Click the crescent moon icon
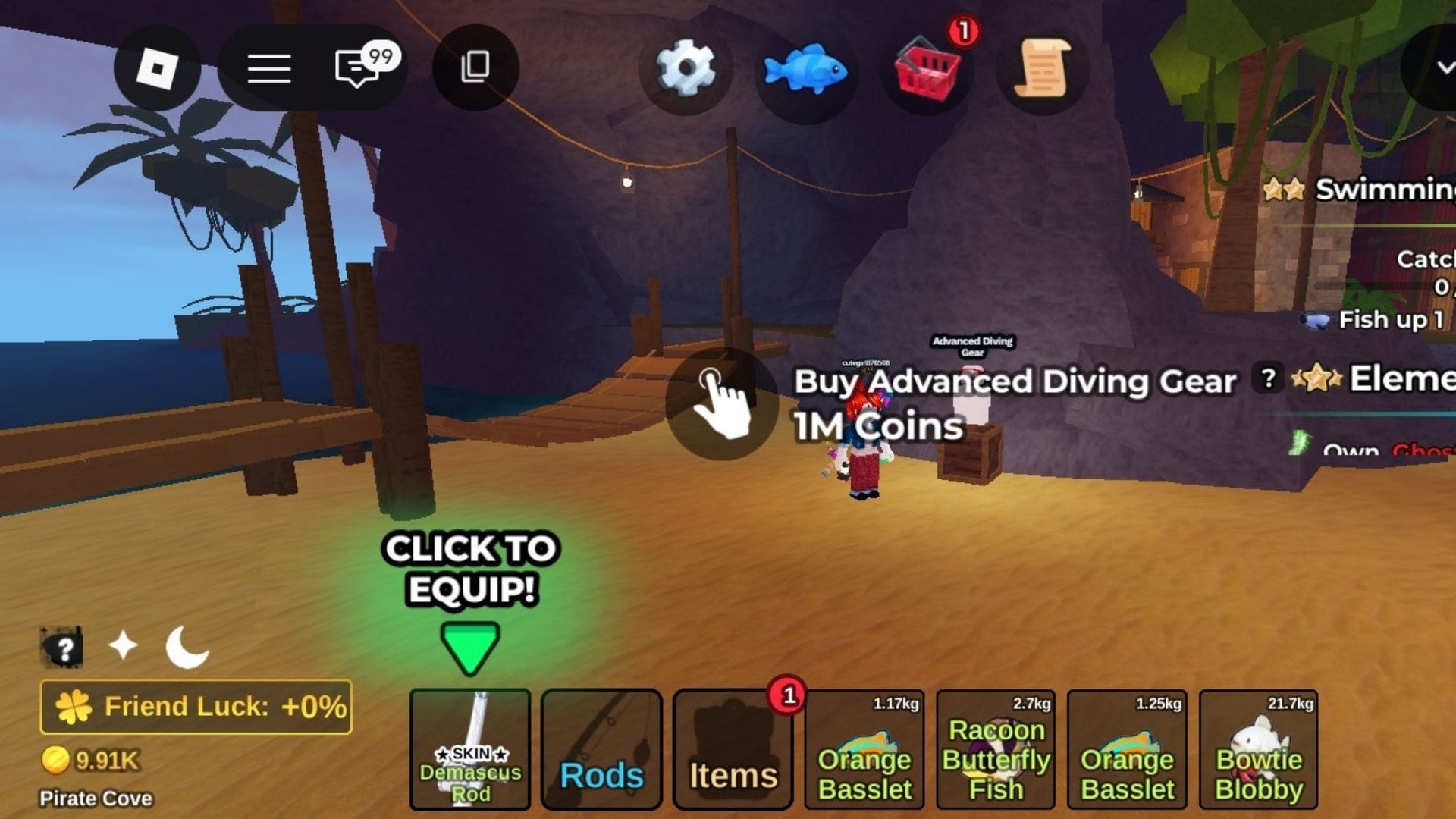 pos(187,648)
